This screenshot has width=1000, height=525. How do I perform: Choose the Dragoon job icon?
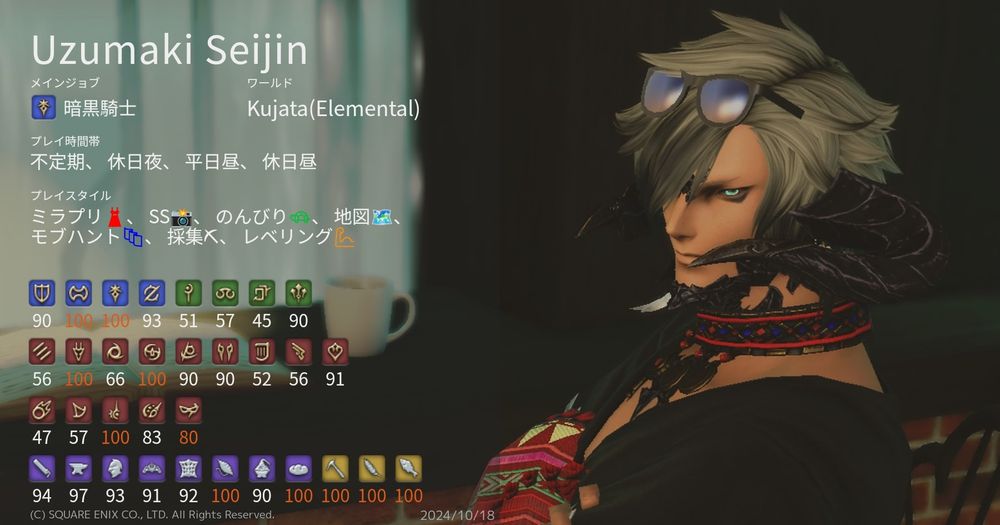(79, 351)
